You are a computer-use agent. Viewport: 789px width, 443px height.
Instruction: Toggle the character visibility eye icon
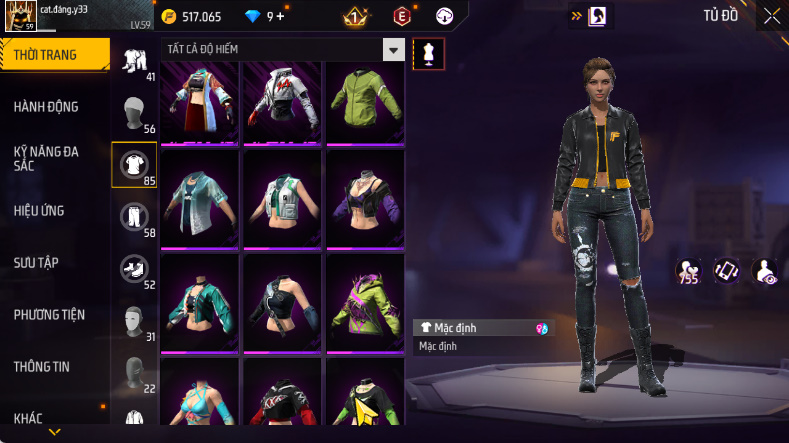764,270
